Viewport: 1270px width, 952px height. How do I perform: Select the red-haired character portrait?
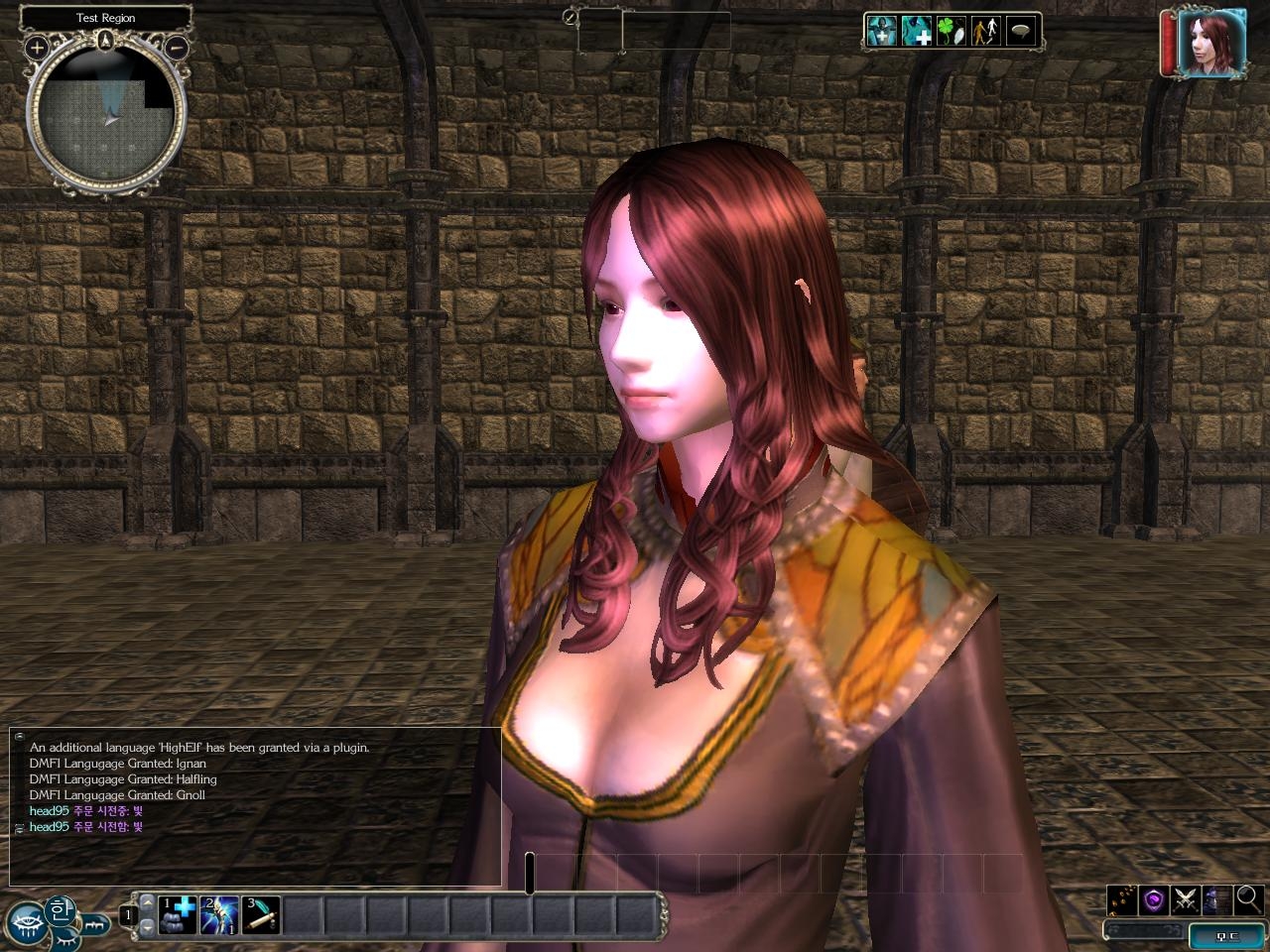tap(1211, 43)
